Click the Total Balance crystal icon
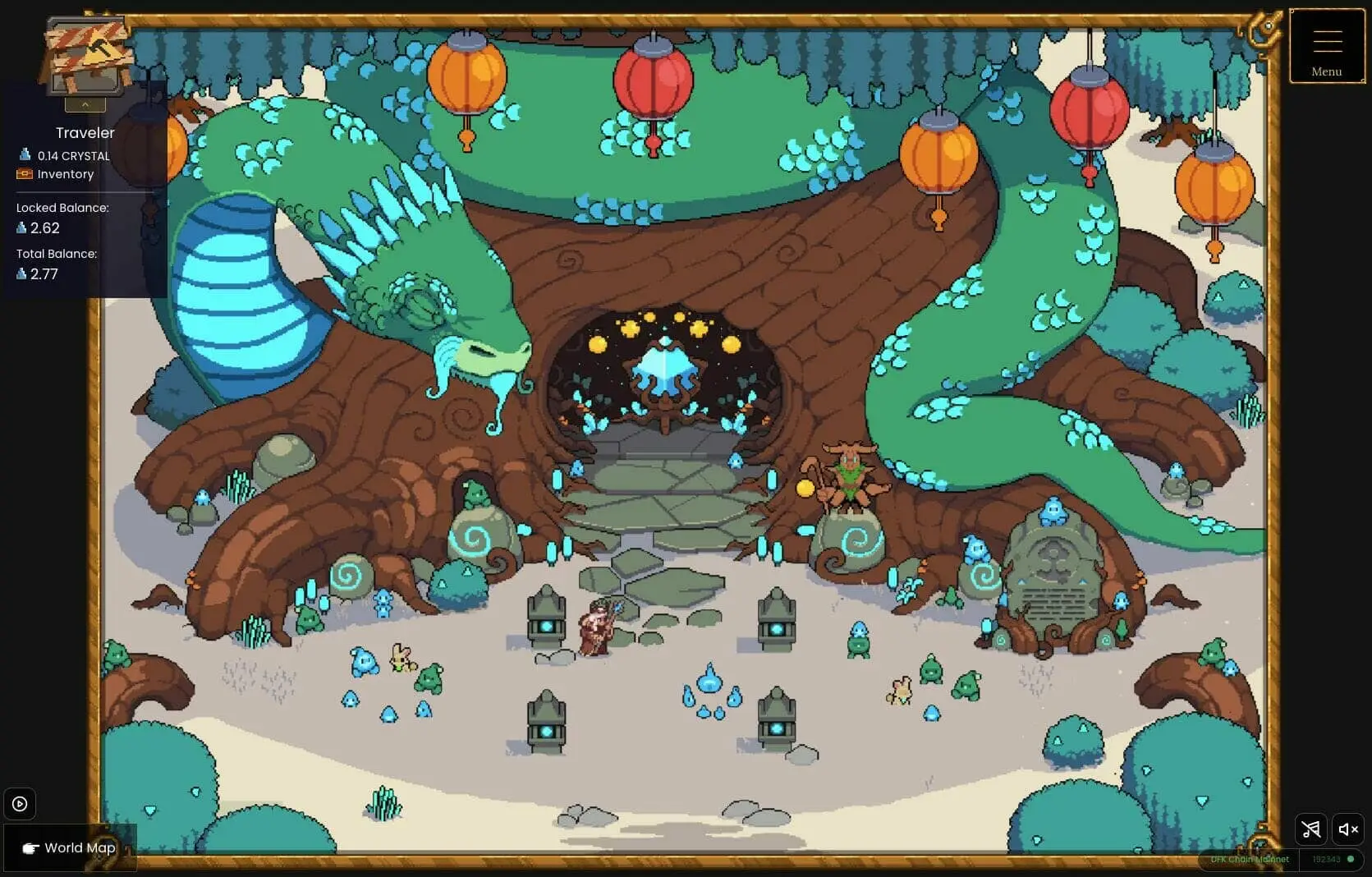 [21, 273]
